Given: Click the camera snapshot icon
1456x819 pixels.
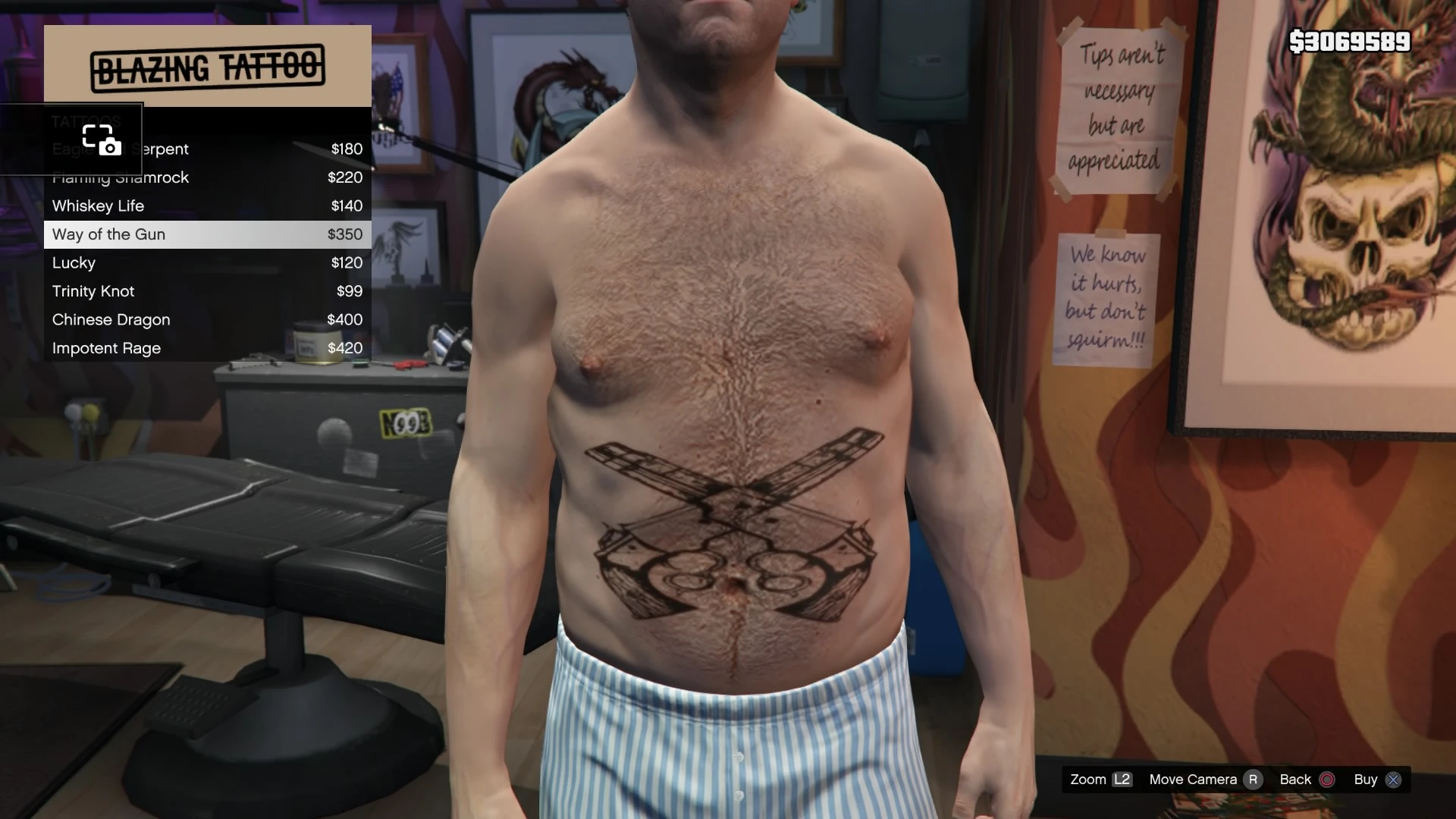Looking at the screenshot, I should (x=102, y=140).
